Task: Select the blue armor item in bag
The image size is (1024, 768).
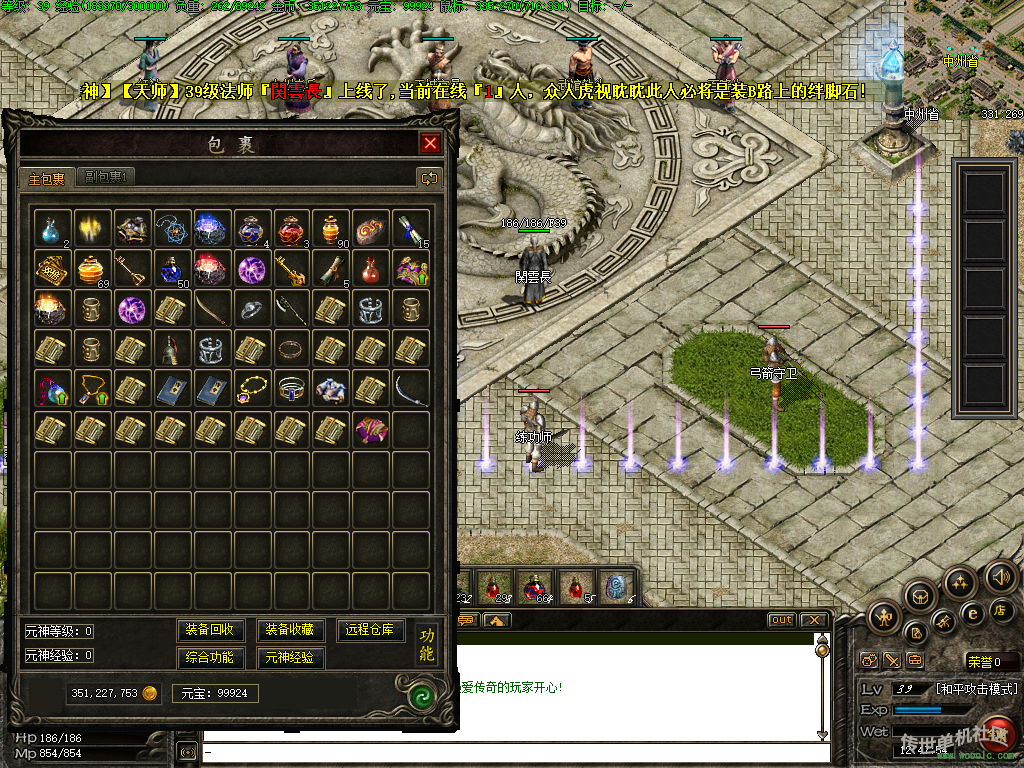Action: click(330, 389)
